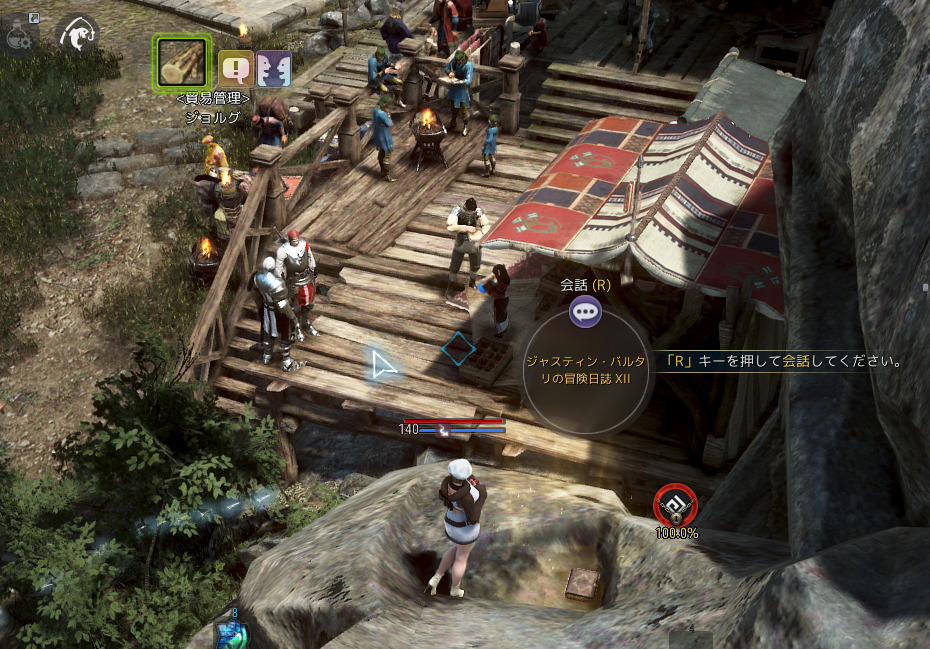Image resolution: width=930 pixels, height=649 pixels.
Task: Activate the blue-green skill icon at bottom
Action: (231, 634)
